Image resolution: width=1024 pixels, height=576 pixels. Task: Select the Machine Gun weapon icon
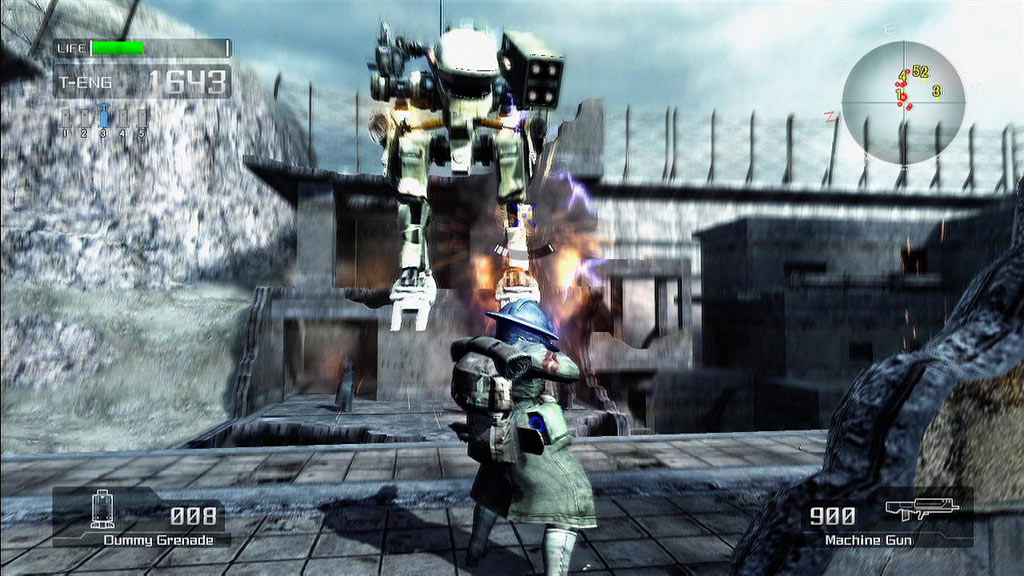921,509
